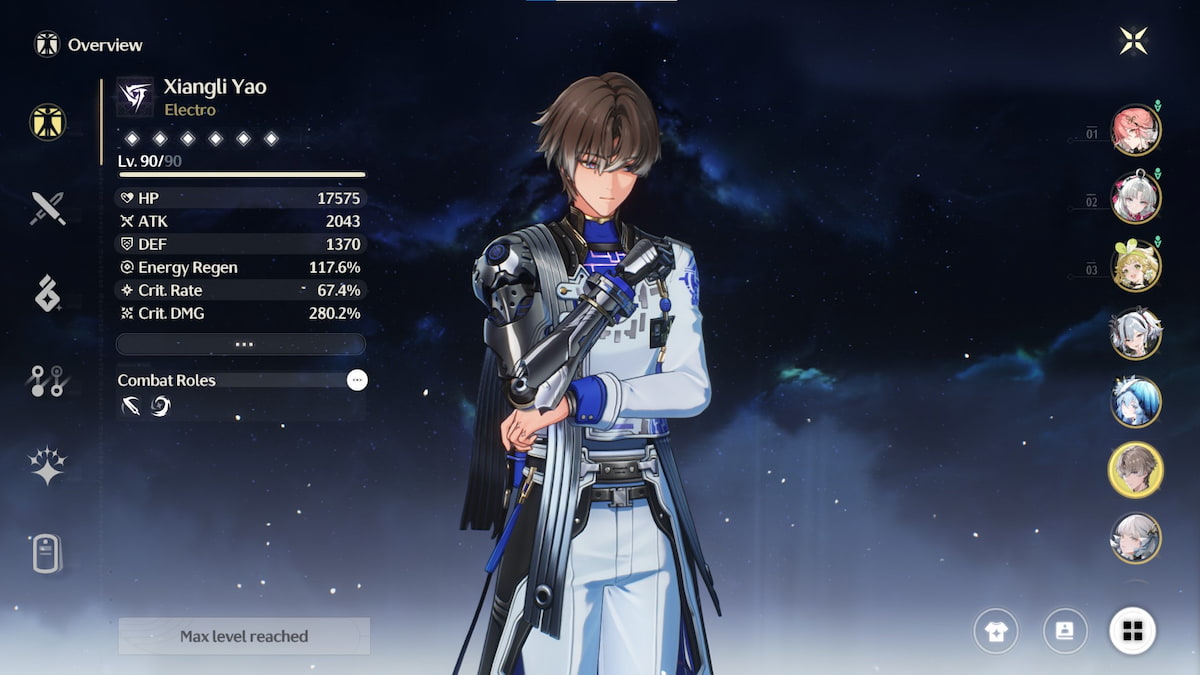Image resolution: width=1200 pixels, height=675 pixels.
Task: Switch to the blue-haired character portrait
Action: coord(1136,402)
